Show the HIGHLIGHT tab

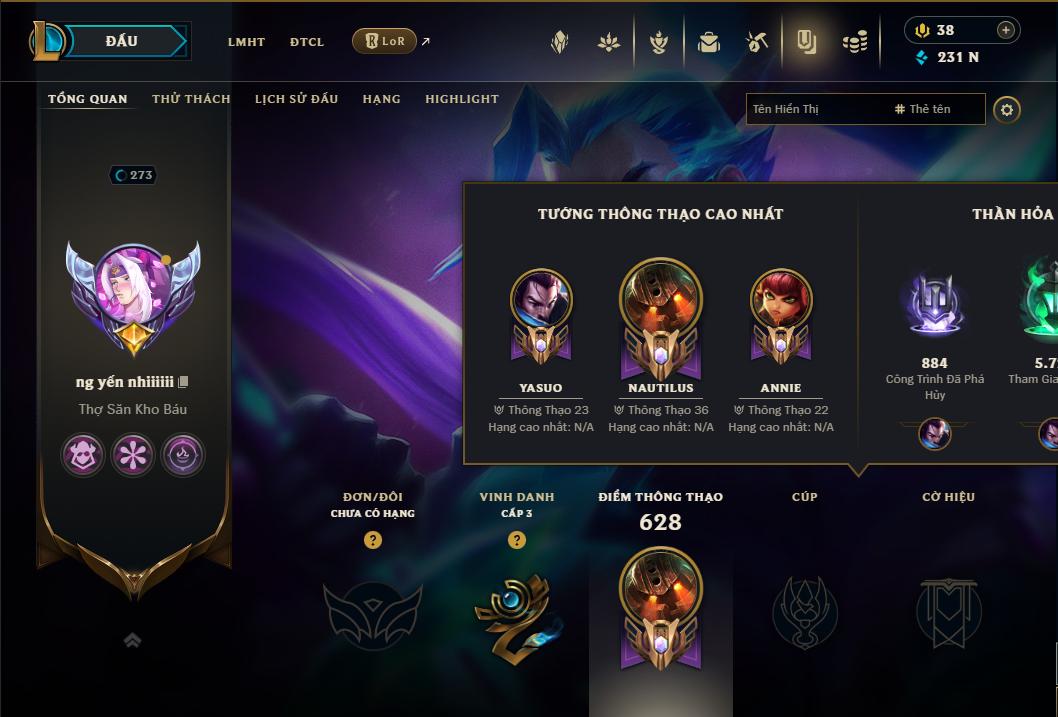462,99
